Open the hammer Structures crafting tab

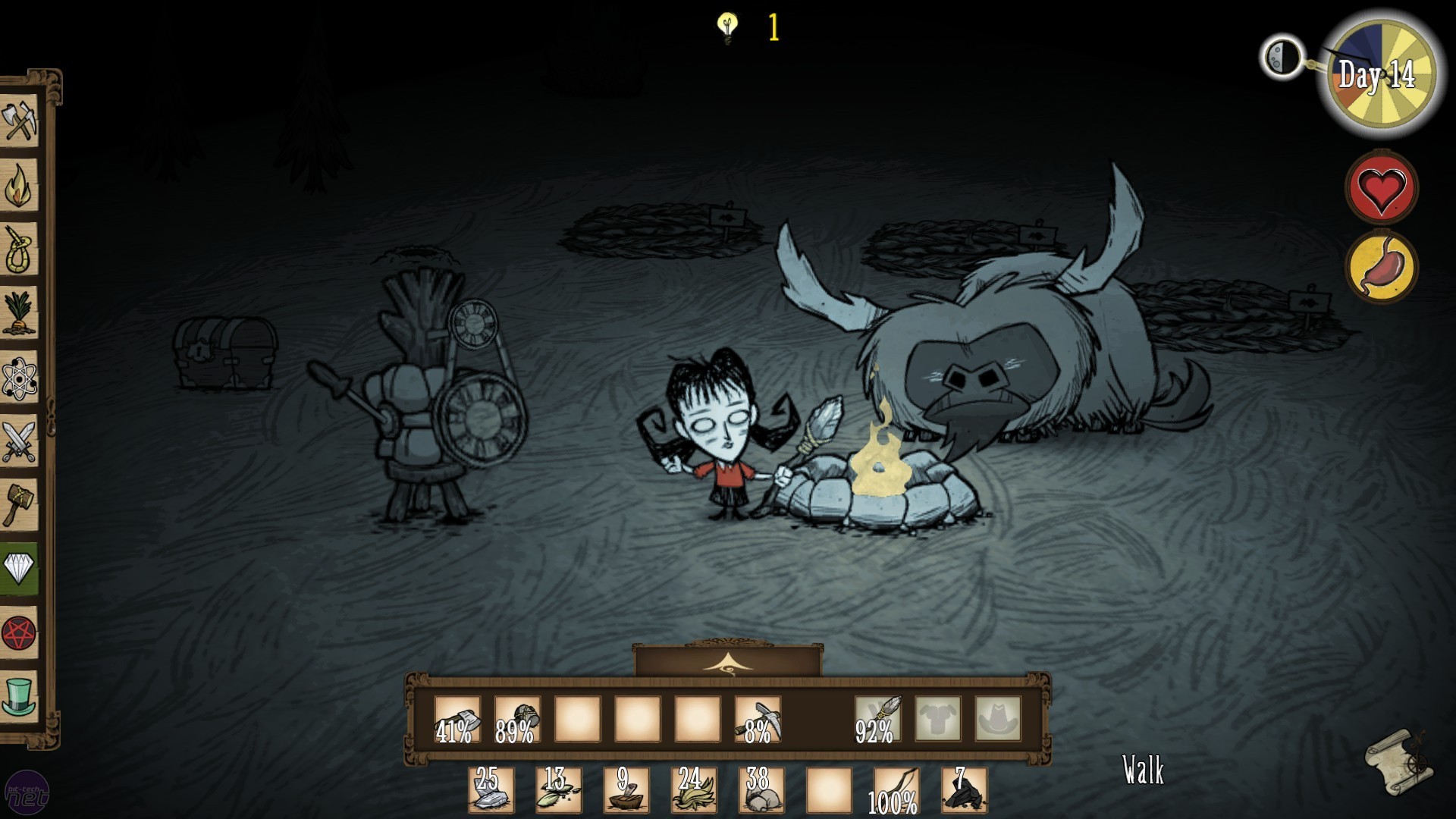19,504
